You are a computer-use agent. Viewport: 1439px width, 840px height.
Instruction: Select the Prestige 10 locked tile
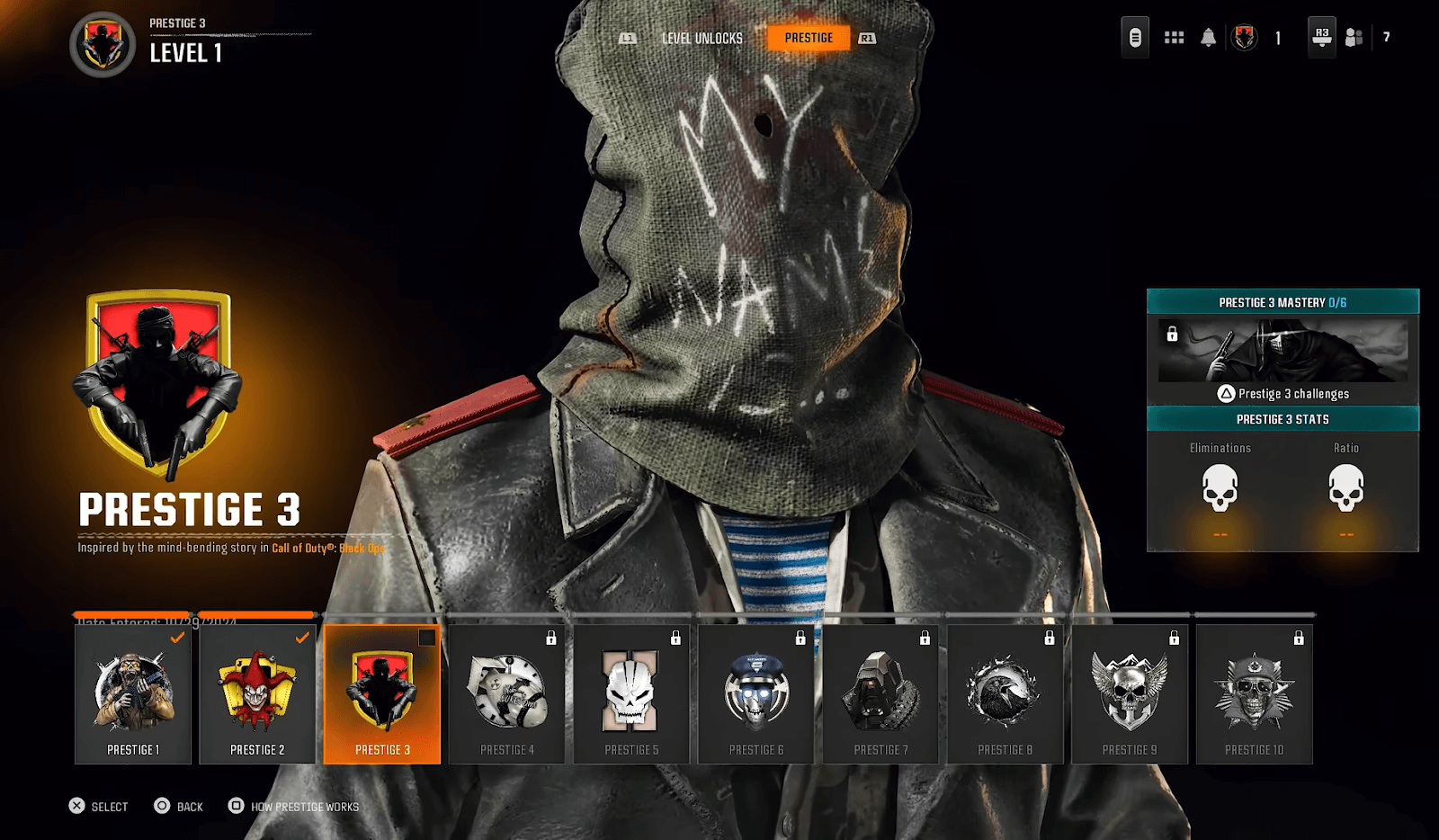[x=1254, y=693]
